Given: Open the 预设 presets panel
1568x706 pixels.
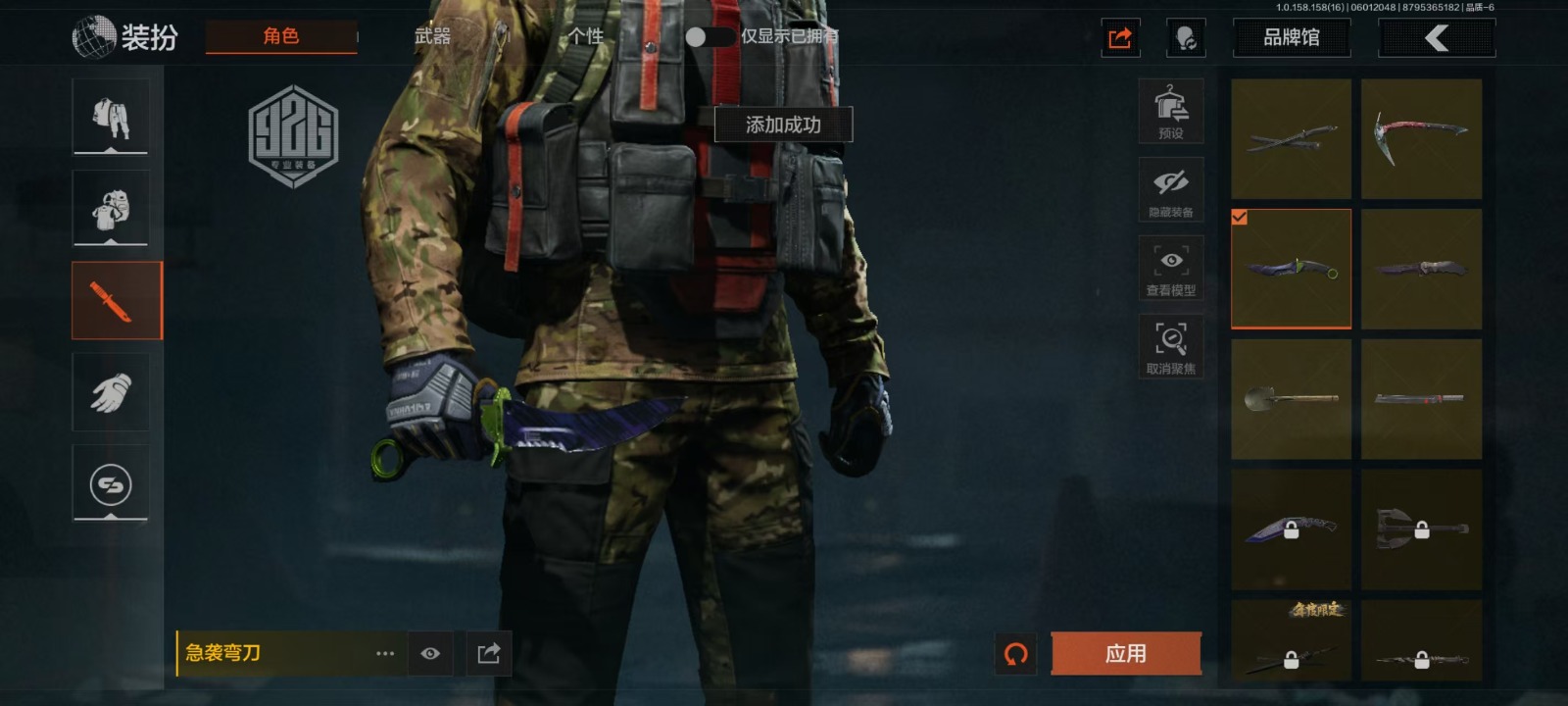Looking at the screenshot, I should pos(1170,112).
